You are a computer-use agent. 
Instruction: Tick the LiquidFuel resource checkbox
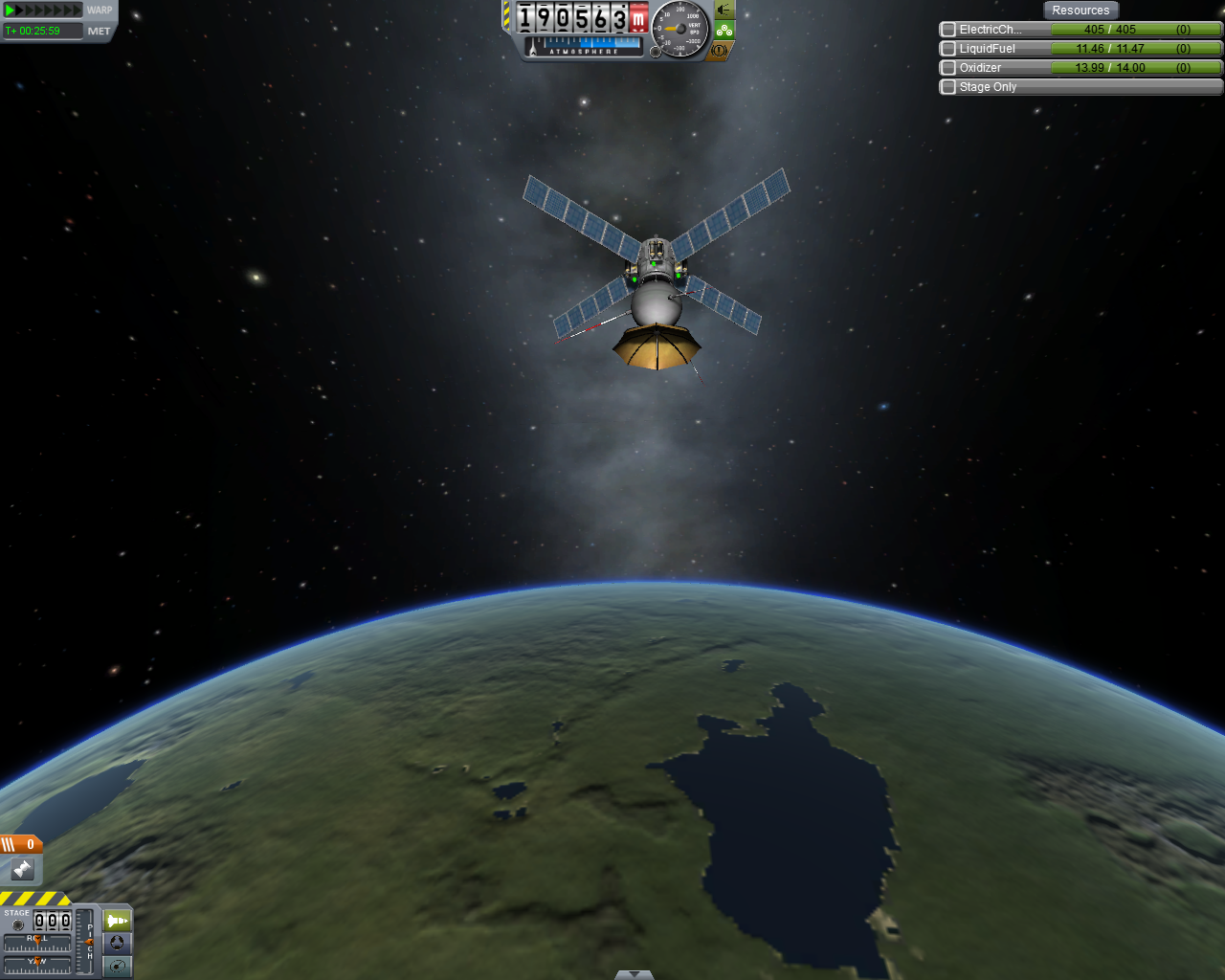coord(948,49)
